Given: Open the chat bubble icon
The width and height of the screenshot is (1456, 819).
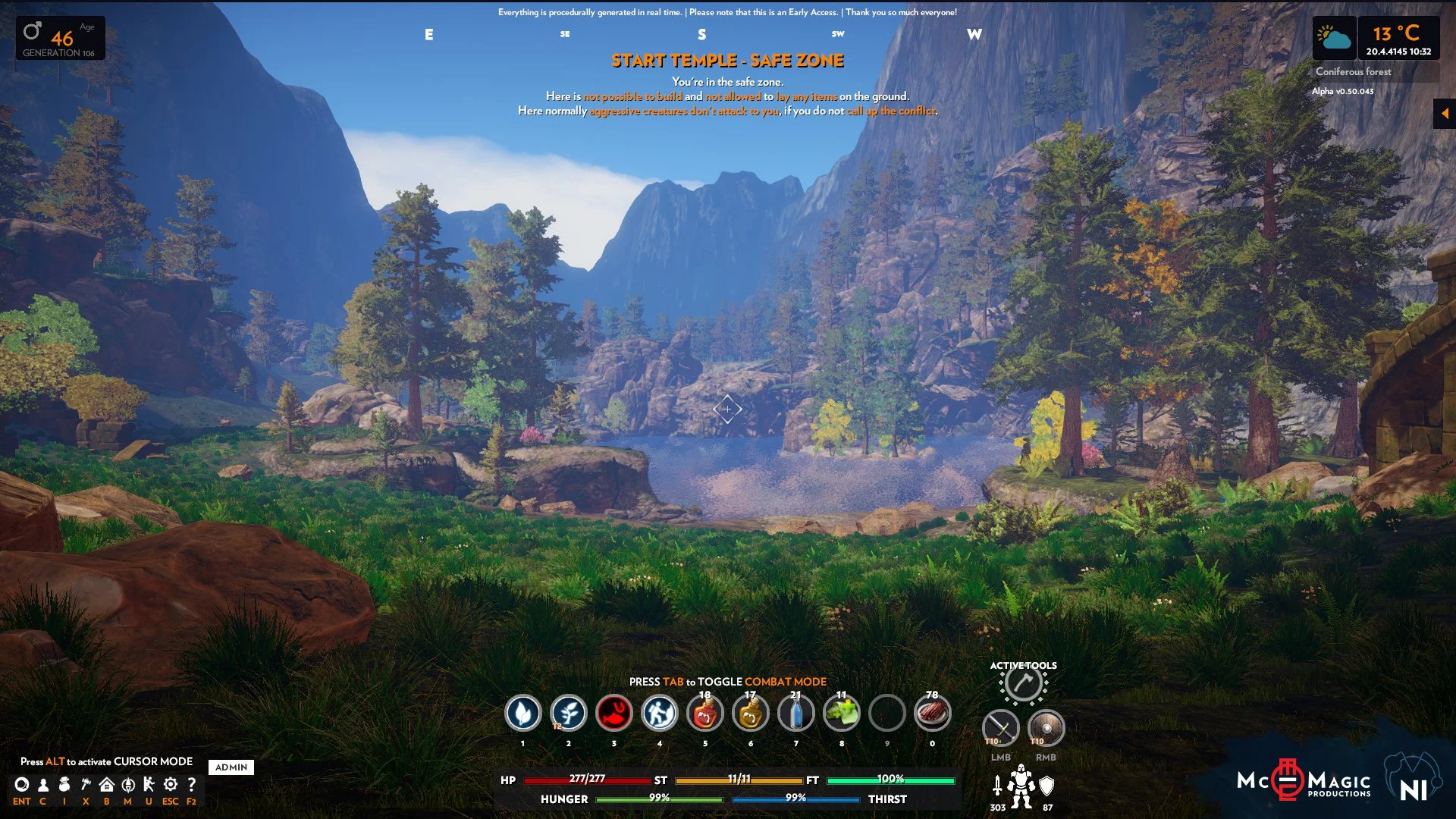Looking at the screenshot, I should click(22, 785).
